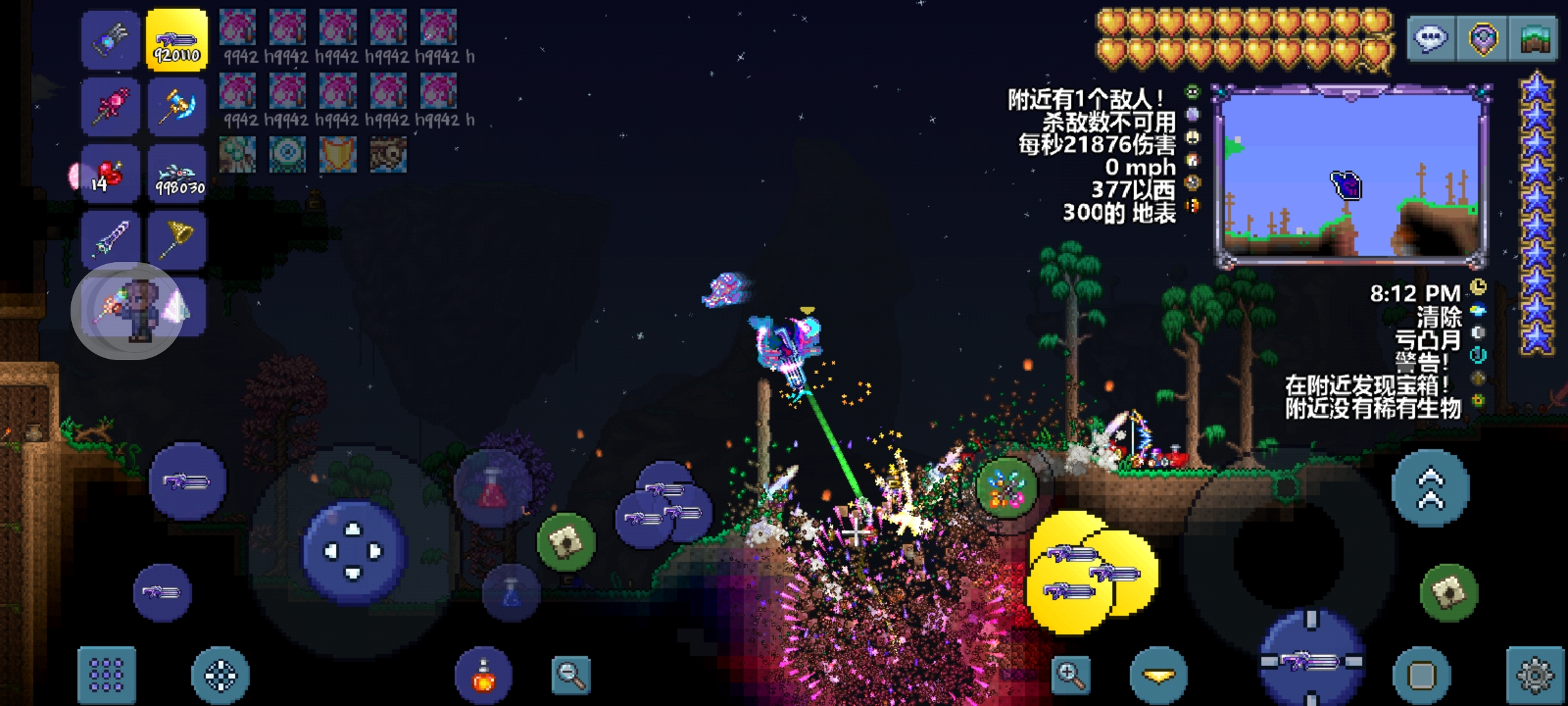Tap the double-arrow jump button
The width and height of the screenshot is (1568, 706).
[x=1430, y=488]
